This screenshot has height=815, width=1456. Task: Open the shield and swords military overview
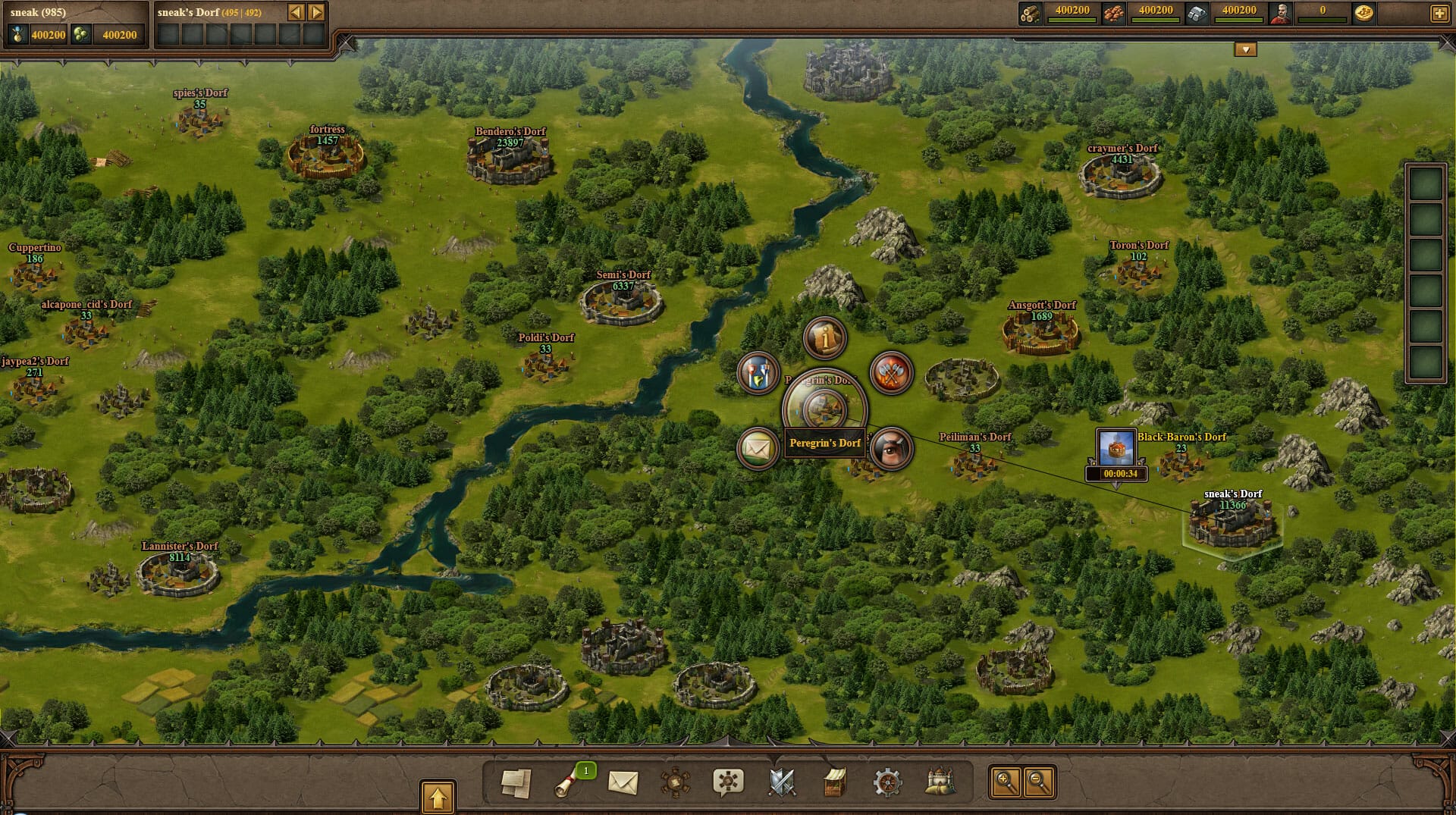coord(782,782)
